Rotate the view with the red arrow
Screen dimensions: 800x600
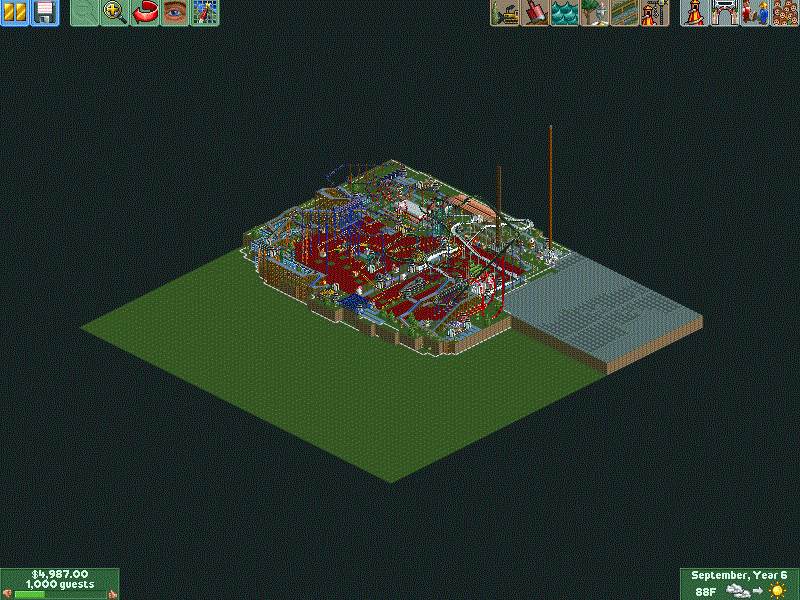(145, 13)
